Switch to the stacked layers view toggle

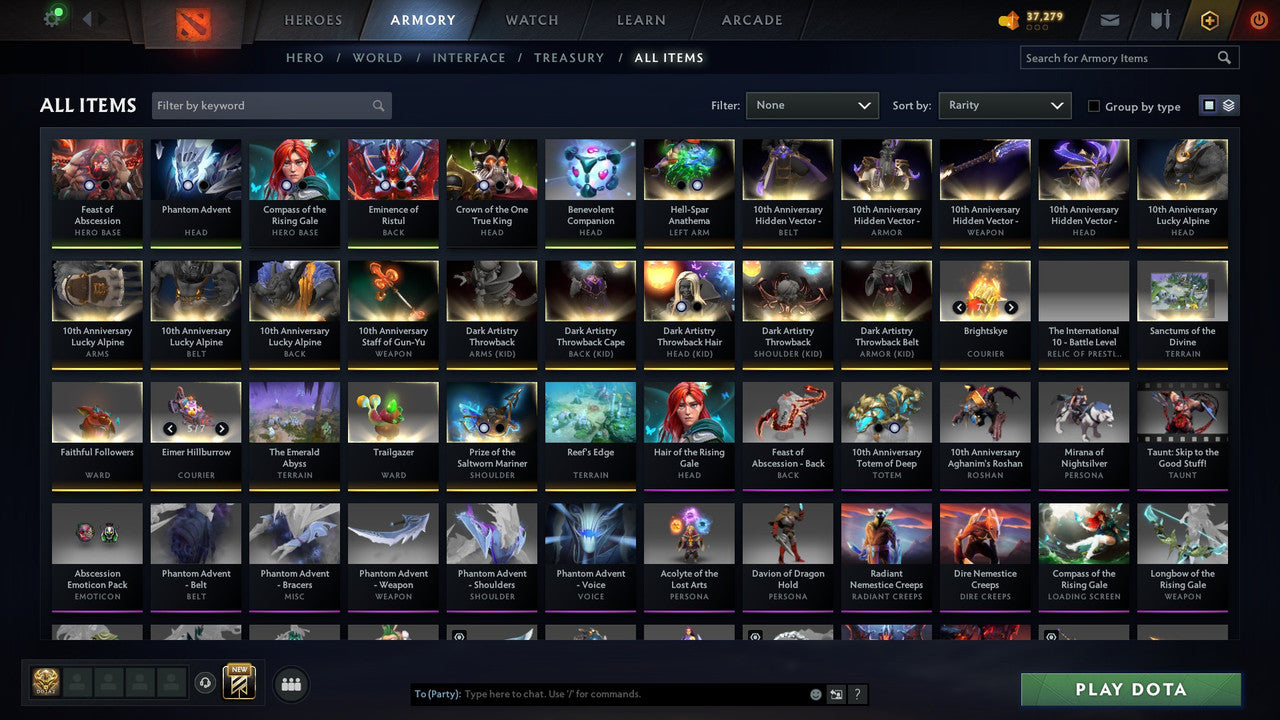click(1227, 104)
